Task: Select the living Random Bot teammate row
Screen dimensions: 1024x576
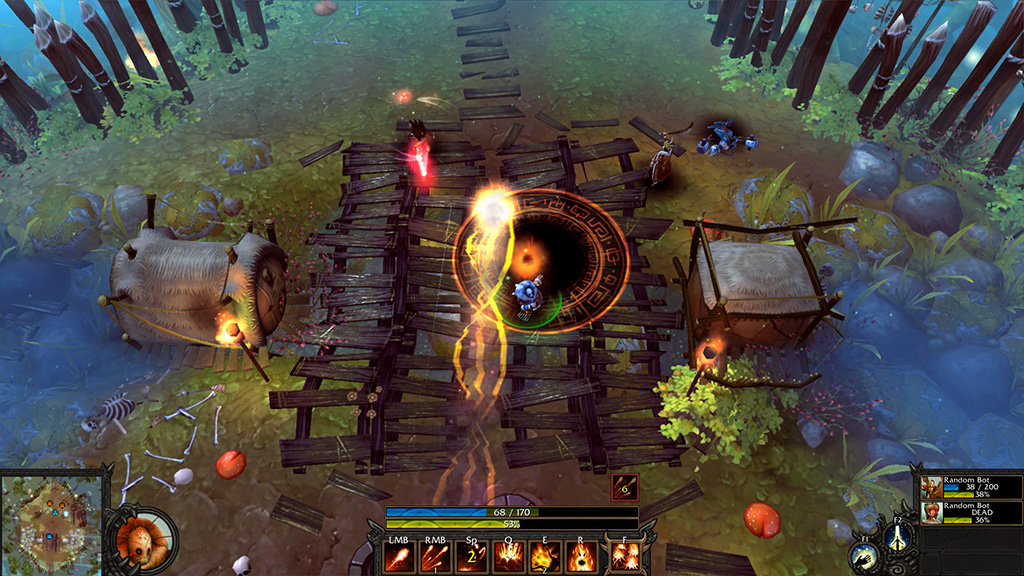Action: (971, 487)
